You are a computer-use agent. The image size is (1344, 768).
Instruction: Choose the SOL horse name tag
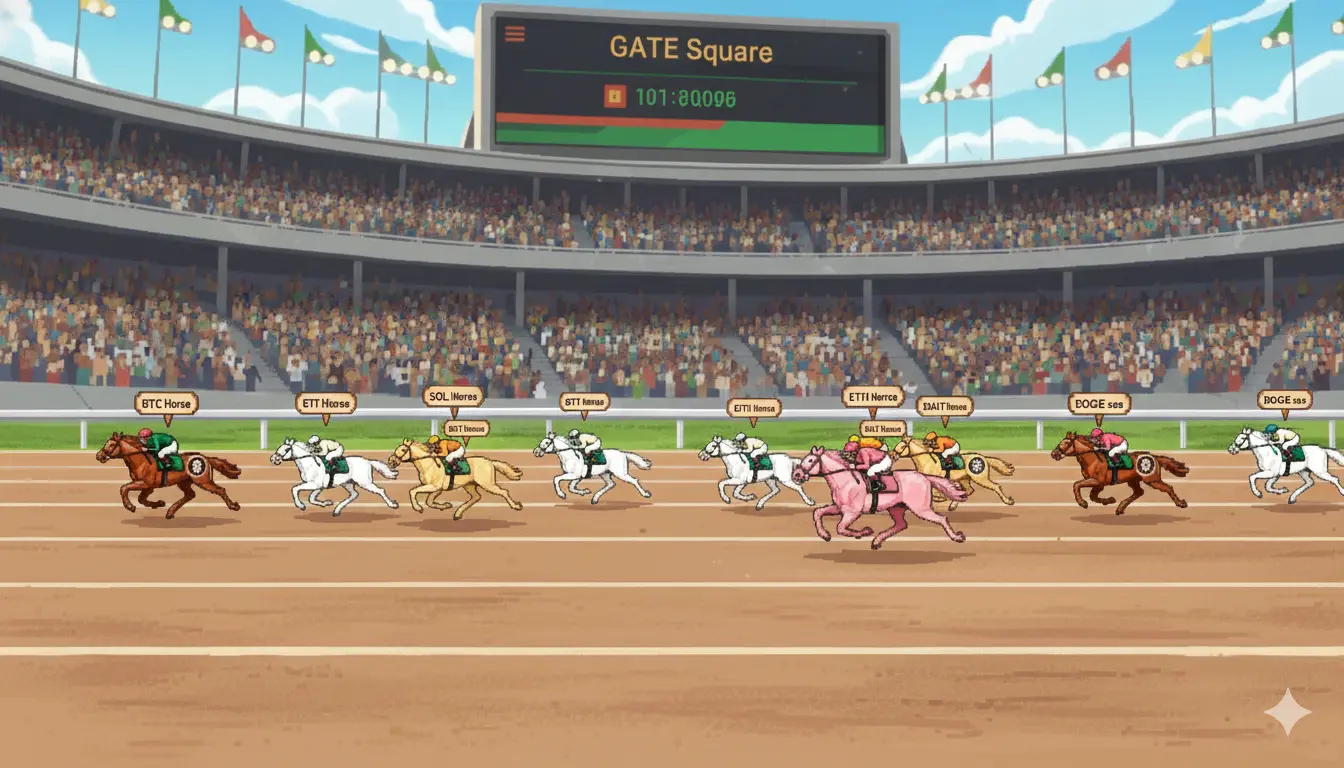453,396
